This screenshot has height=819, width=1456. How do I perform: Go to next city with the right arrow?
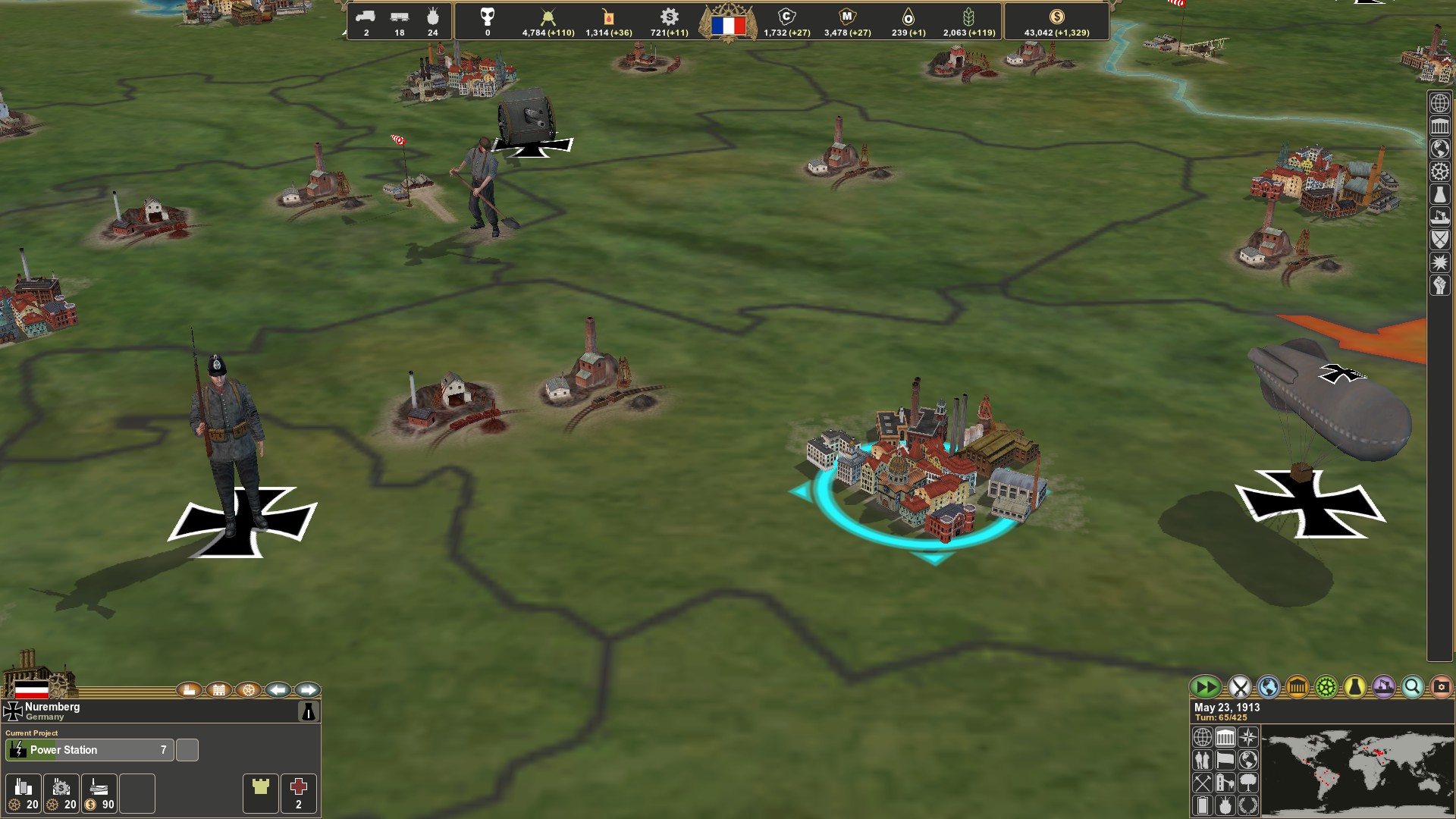click(x=308, y=690)
